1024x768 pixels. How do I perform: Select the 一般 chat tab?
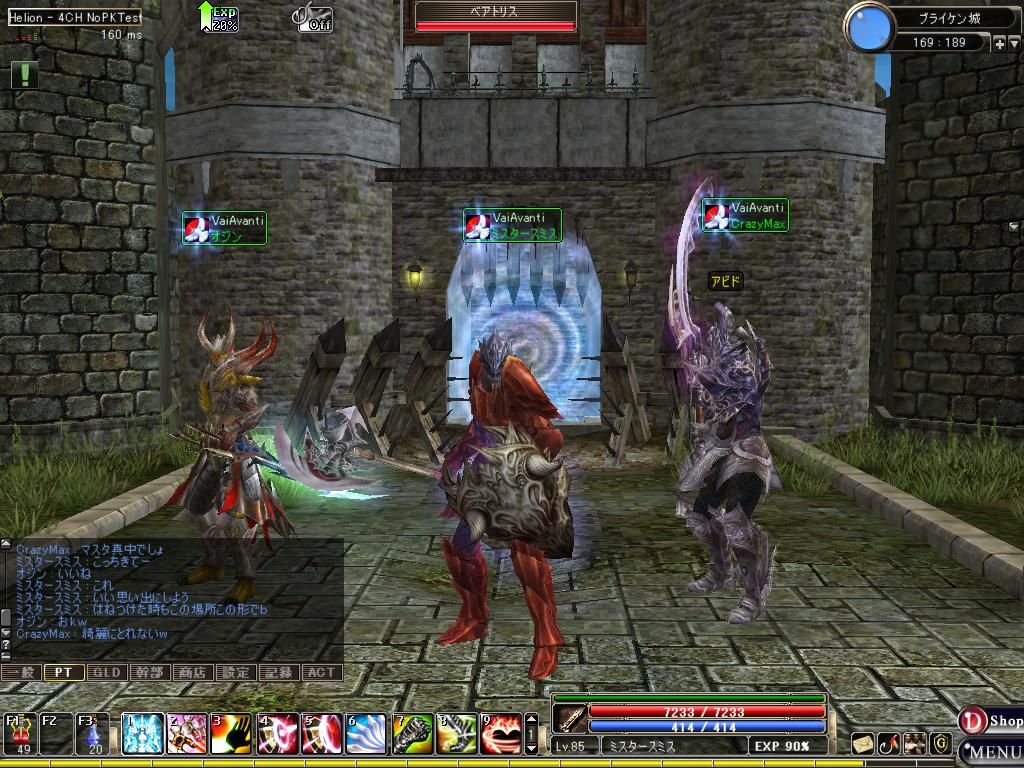click(20, 673)
